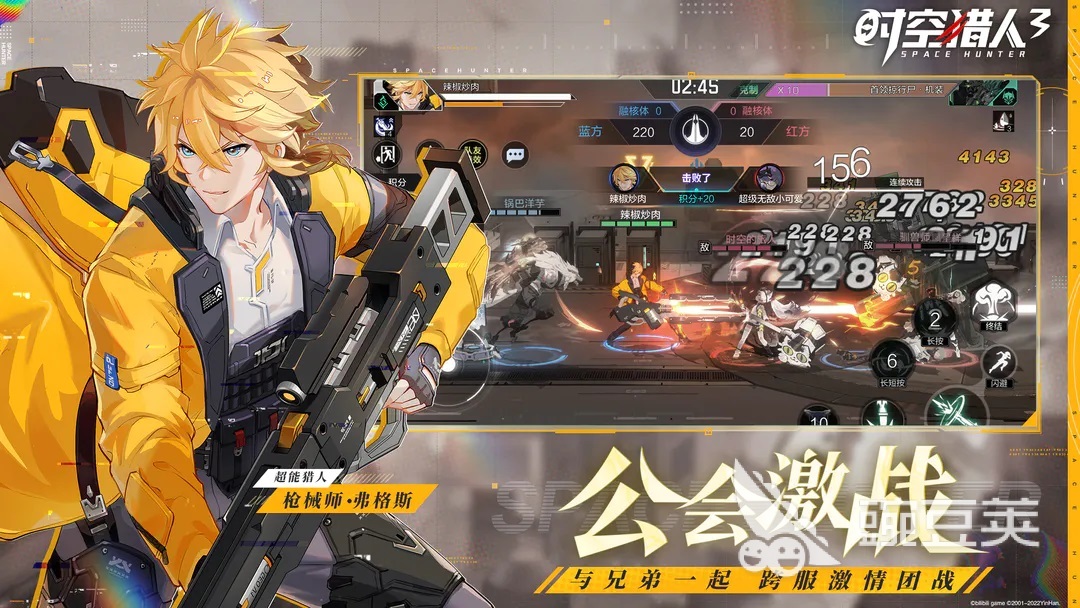1080x608 pixels.
Task: Activate the 终结 finisher skill
Action: pos(994,303)
